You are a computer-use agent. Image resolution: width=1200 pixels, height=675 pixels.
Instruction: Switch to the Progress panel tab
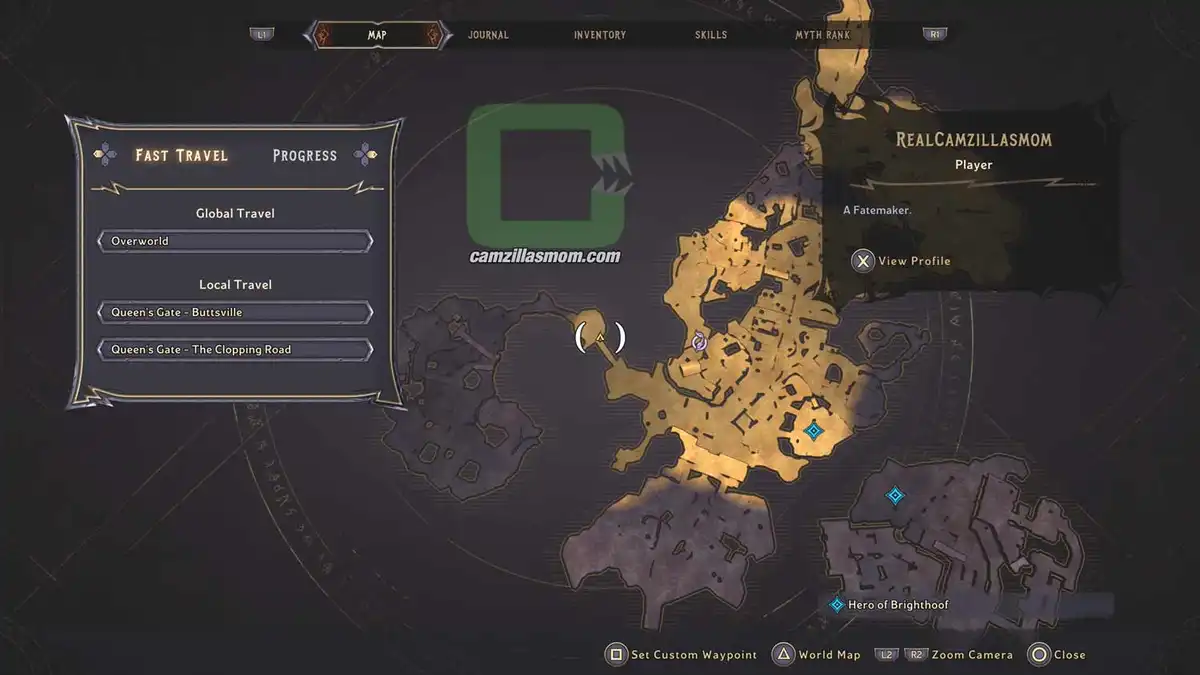305,155
